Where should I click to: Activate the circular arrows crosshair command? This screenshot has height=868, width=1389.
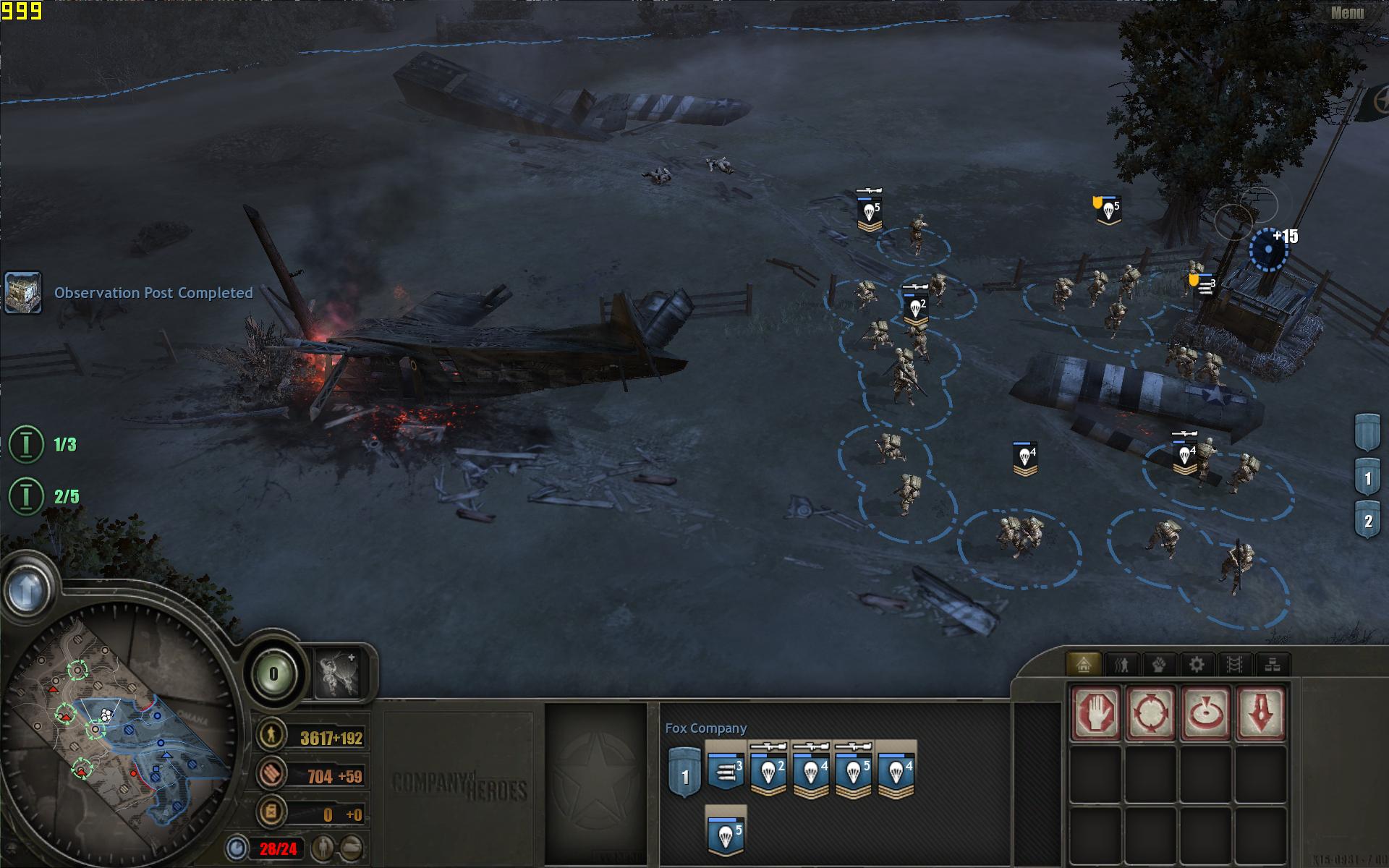[x=1150, y=713]
